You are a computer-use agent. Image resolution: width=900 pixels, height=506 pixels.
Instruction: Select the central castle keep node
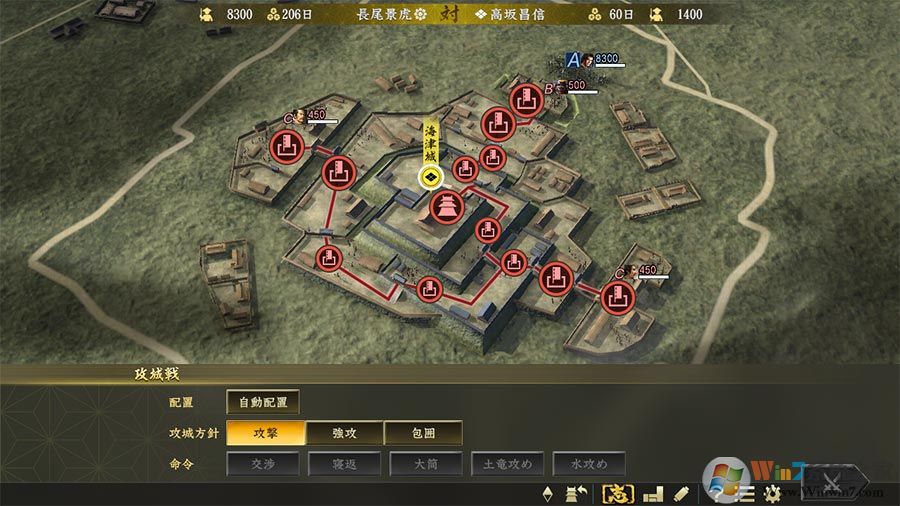pyautogui.click(x=446, y=208)
